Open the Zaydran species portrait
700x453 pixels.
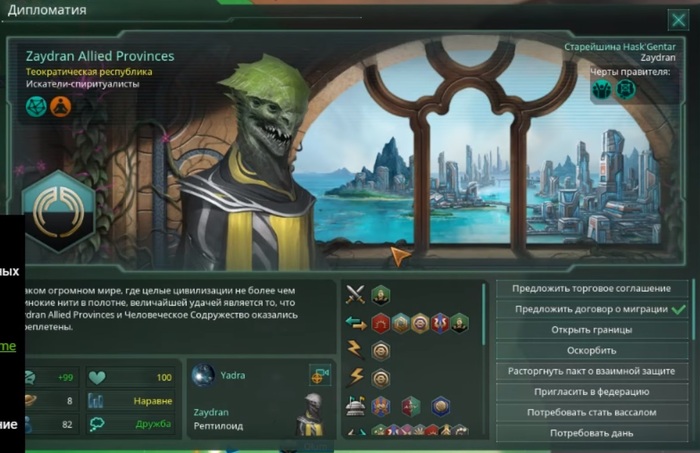311,417
